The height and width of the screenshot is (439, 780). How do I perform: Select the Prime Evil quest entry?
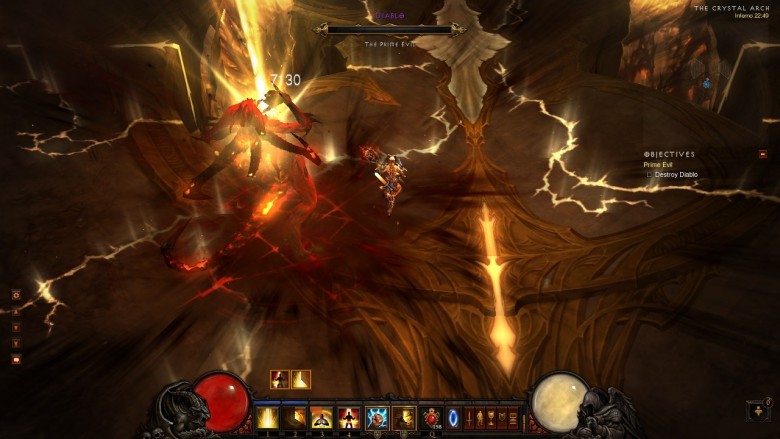(x=658, y=165)
